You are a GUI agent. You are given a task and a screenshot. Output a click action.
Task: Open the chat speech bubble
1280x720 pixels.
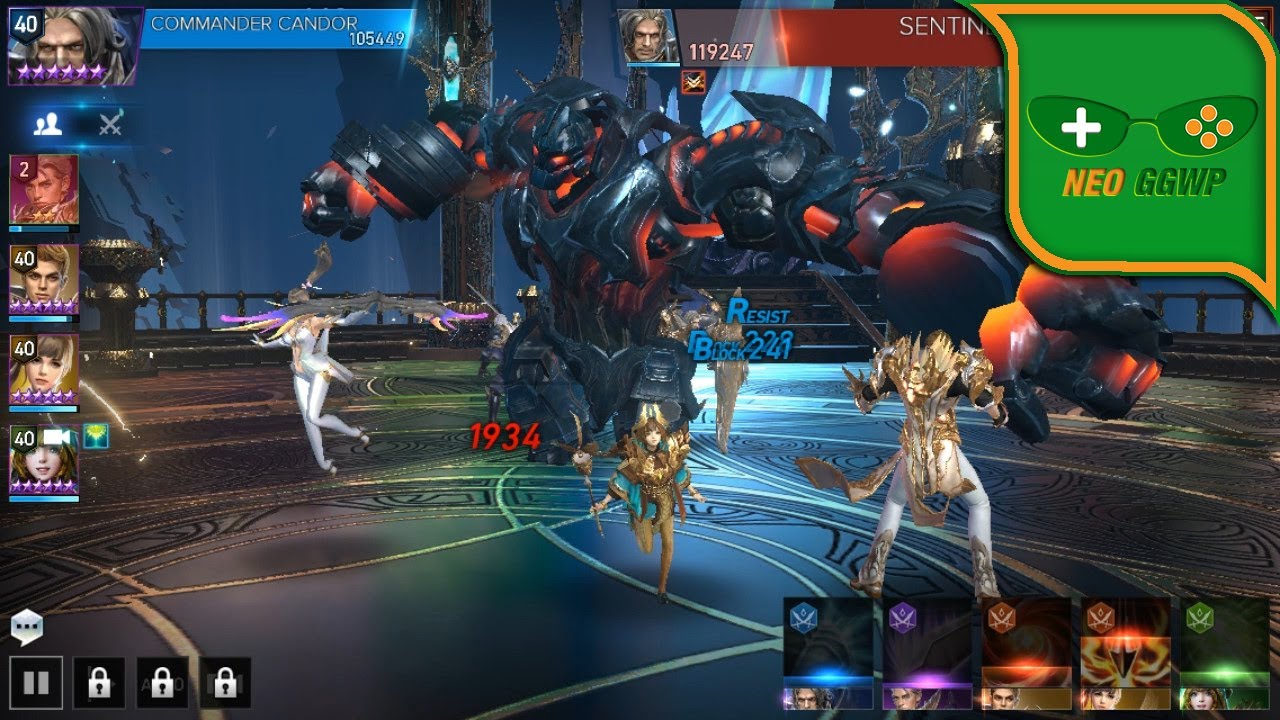pos(27,627)
